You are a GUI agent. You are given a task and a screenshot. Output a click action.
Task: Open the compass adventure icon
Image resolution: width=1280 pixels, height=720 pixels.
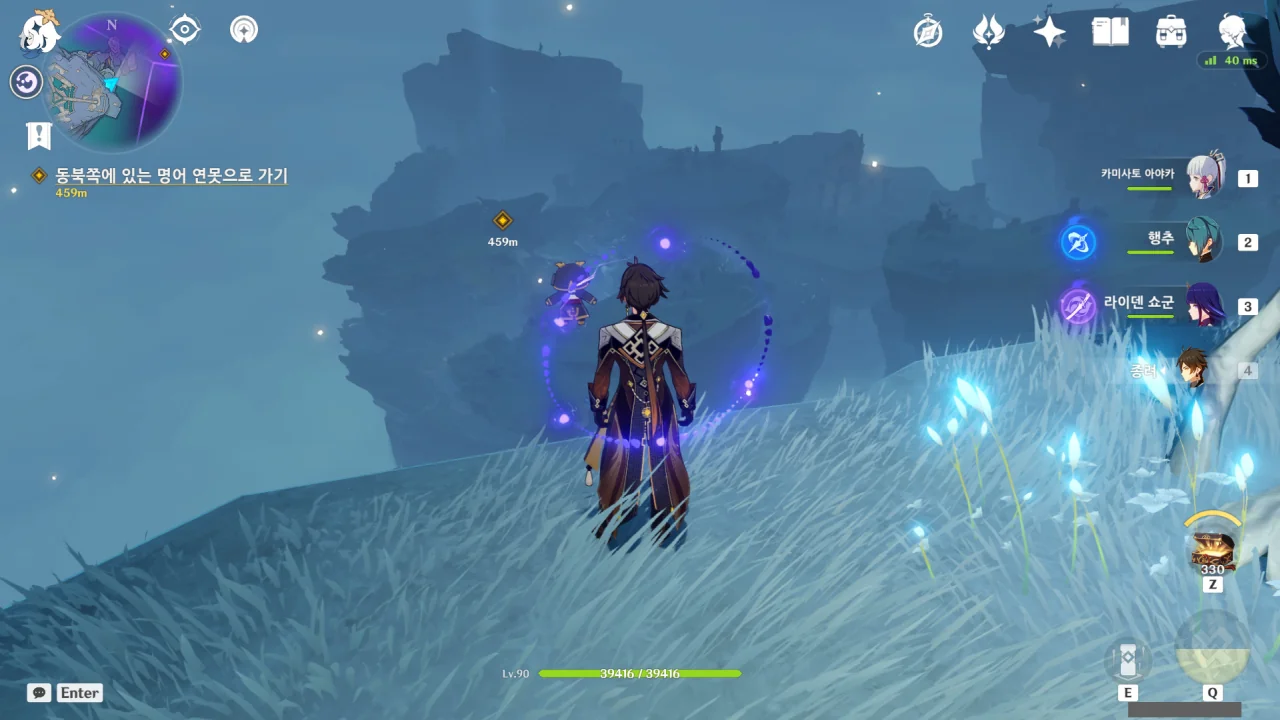(928, 32)
